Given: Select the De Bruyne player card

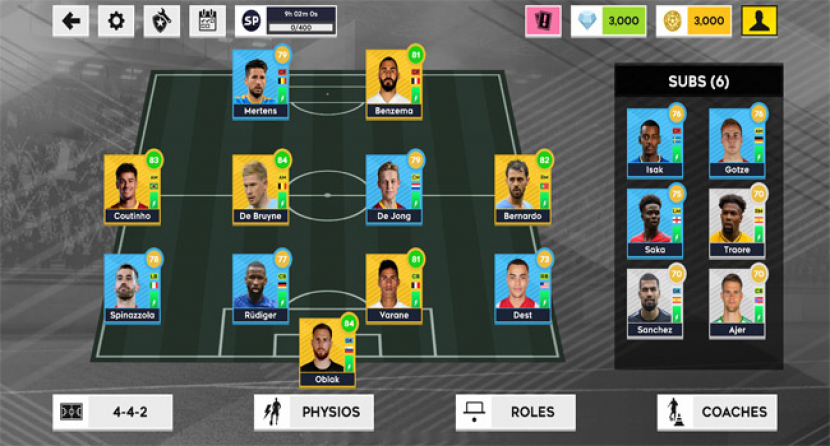Looking at the screenshot, I should click(261, 188).
